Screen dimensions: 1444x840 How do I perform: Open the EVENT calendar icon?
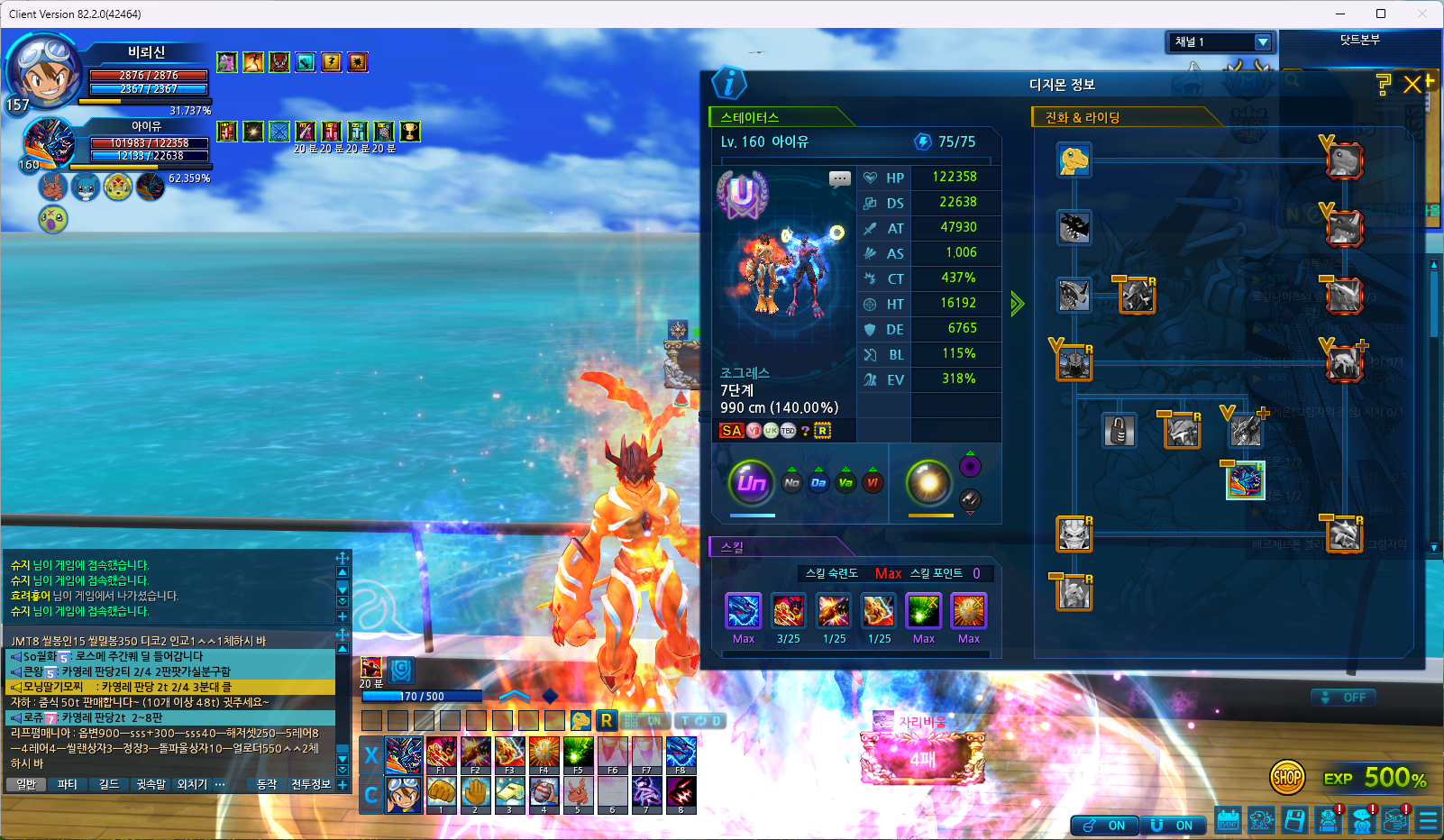coord(1228,820)
